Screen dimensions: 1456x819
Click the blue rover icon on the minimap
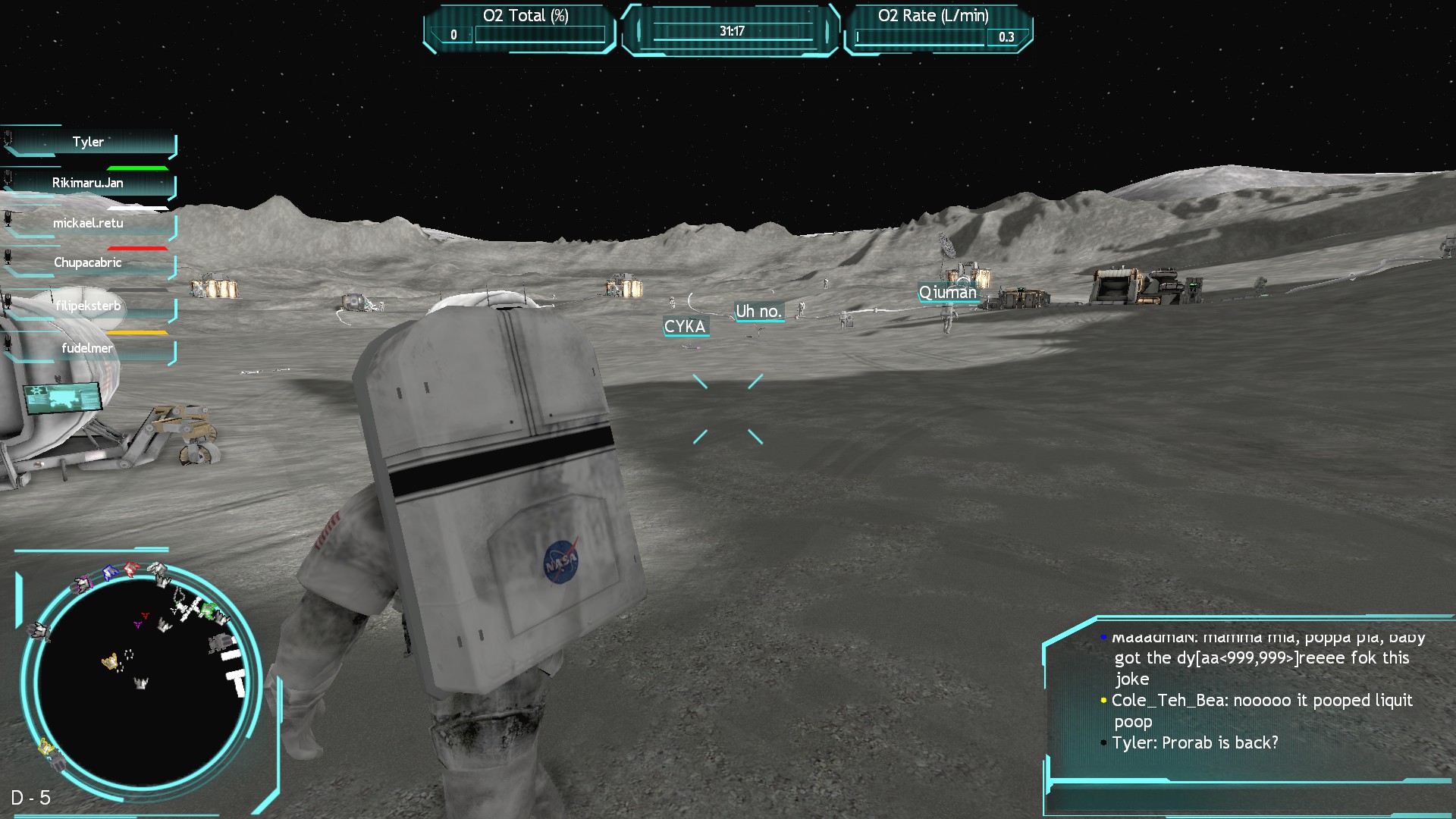[x=108, y=572]
